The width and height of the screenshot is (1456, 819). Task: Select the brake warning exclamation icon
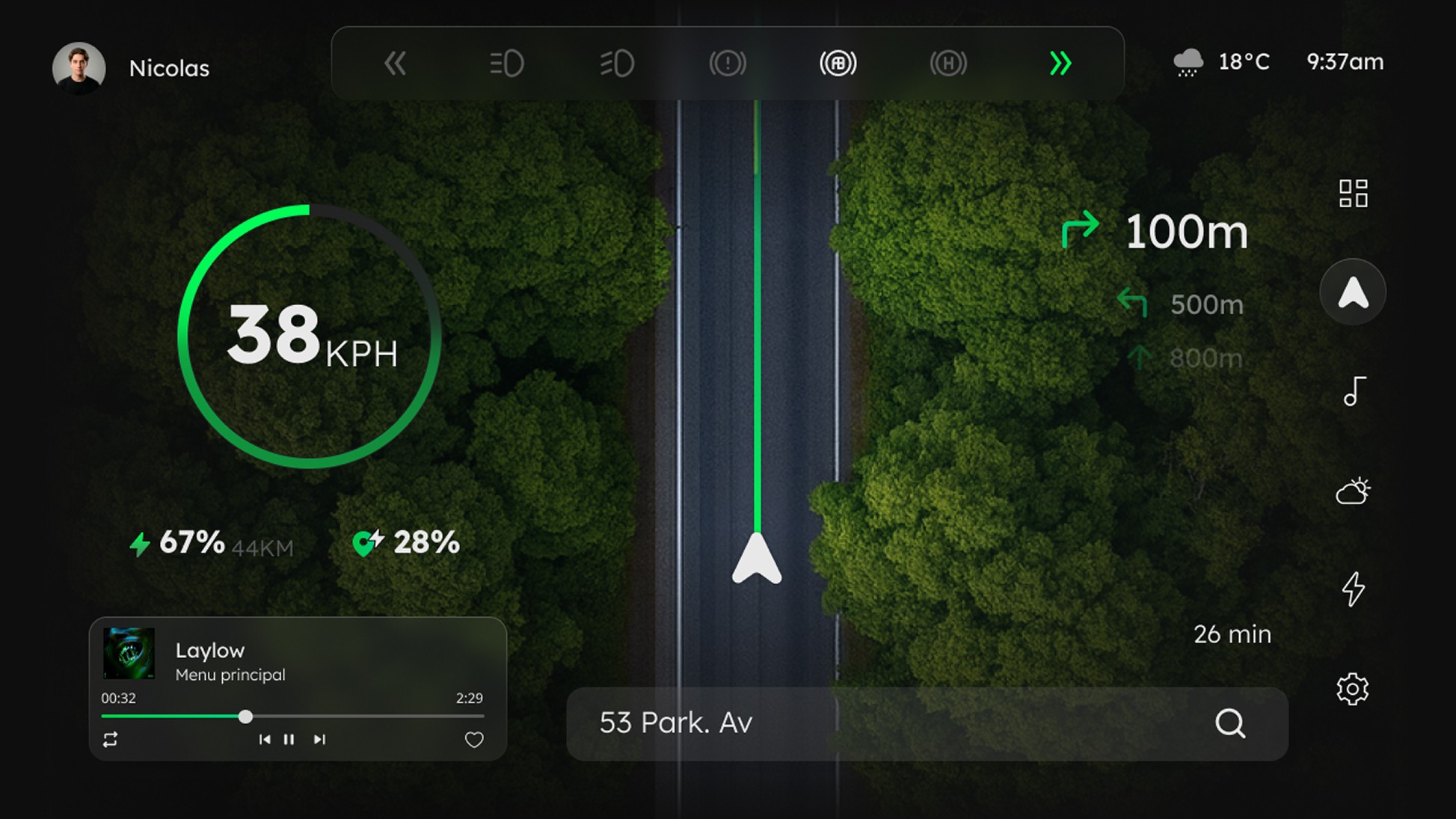coord(728,64)
